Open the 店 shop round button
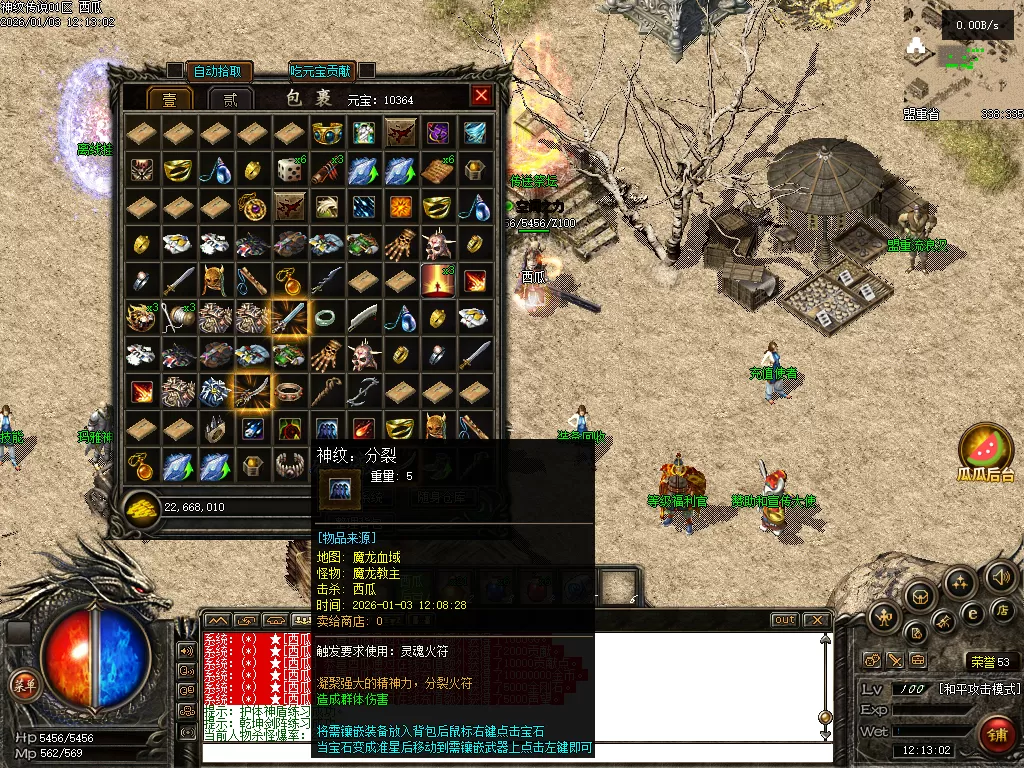Image resolution: width=1024 pixels, height=768 pixels. click(x=1001, y=610)
